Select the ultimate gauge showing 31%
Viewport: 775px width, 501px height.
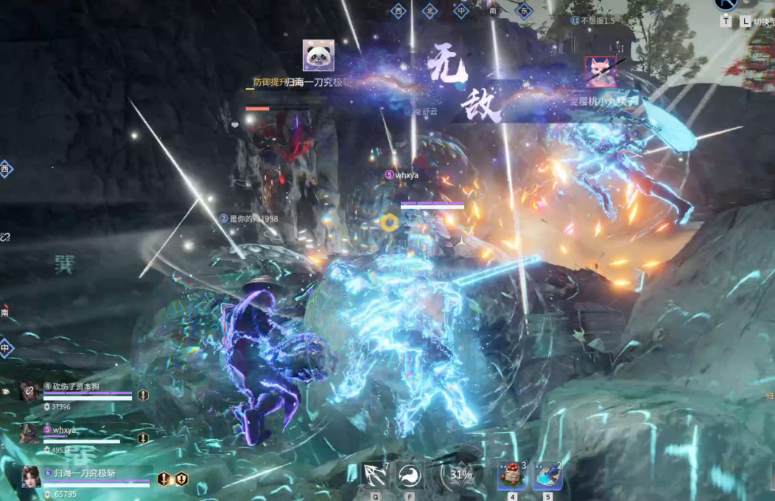coord(460,475)
